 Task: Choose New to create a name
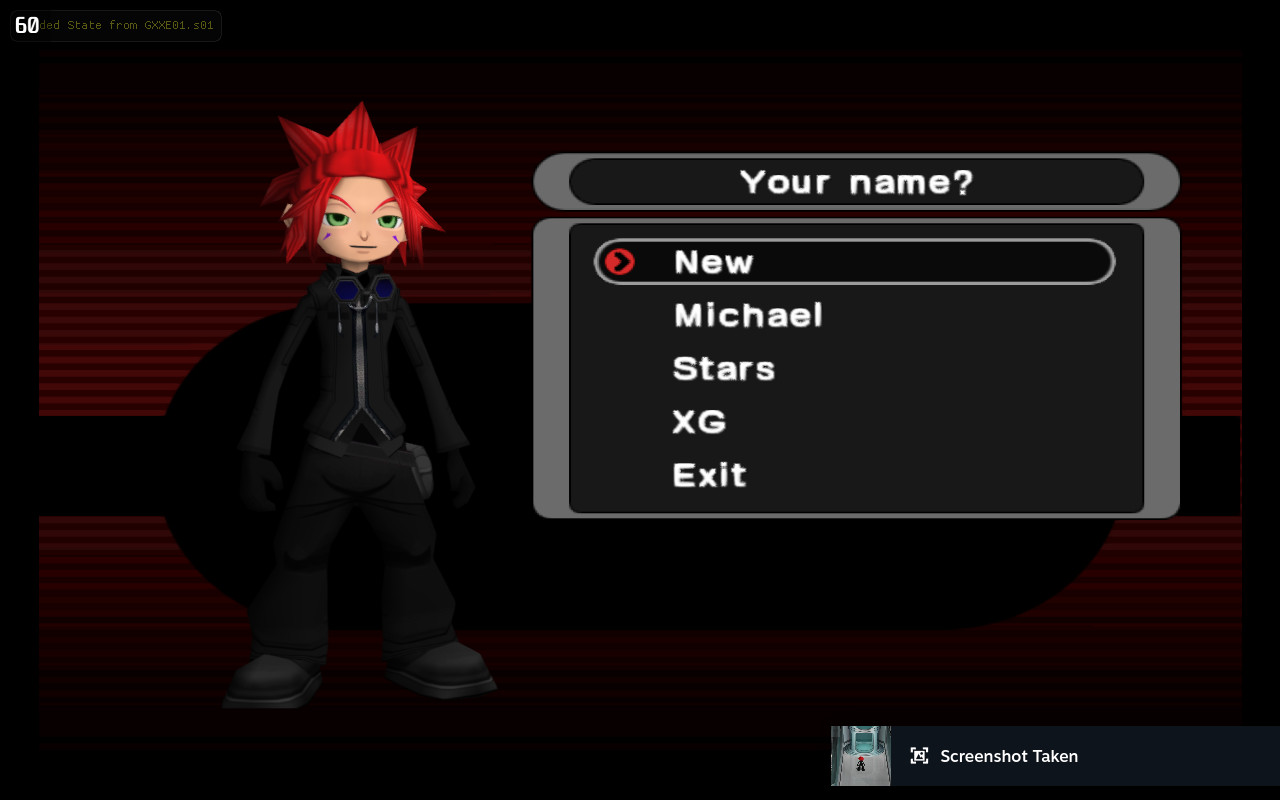(x=713, y=261)
